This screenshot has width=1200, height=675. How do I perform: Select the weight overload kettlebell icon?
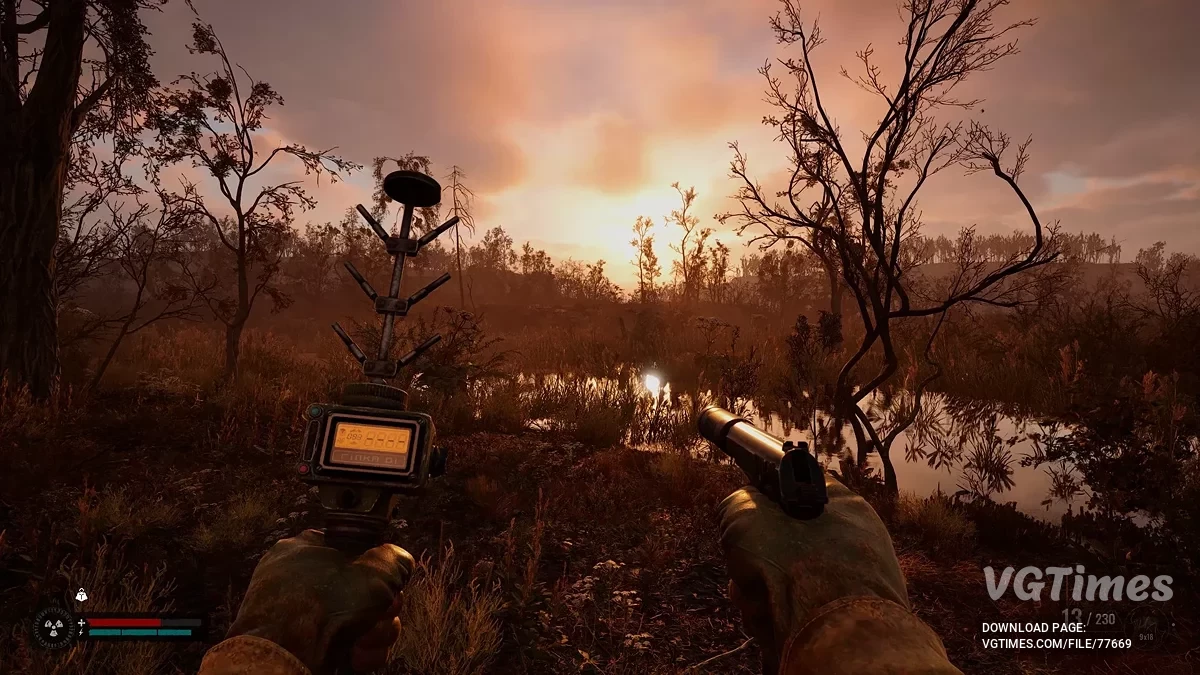82,596
